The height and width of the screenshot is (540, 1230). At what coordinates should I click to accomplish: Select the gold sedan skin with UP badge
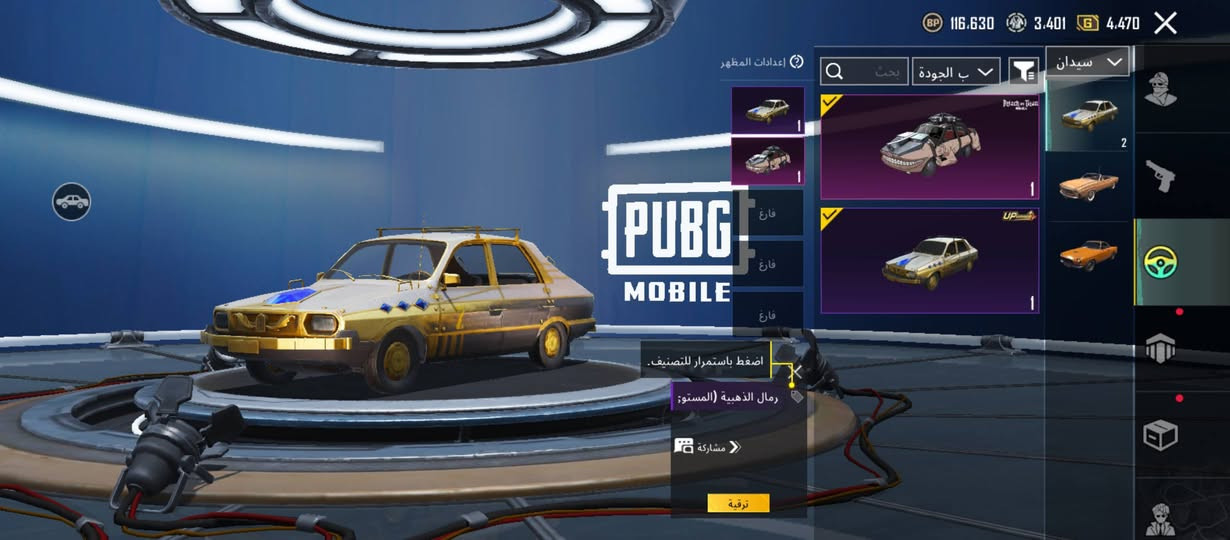pyautogui.click(x=929, y=261)
